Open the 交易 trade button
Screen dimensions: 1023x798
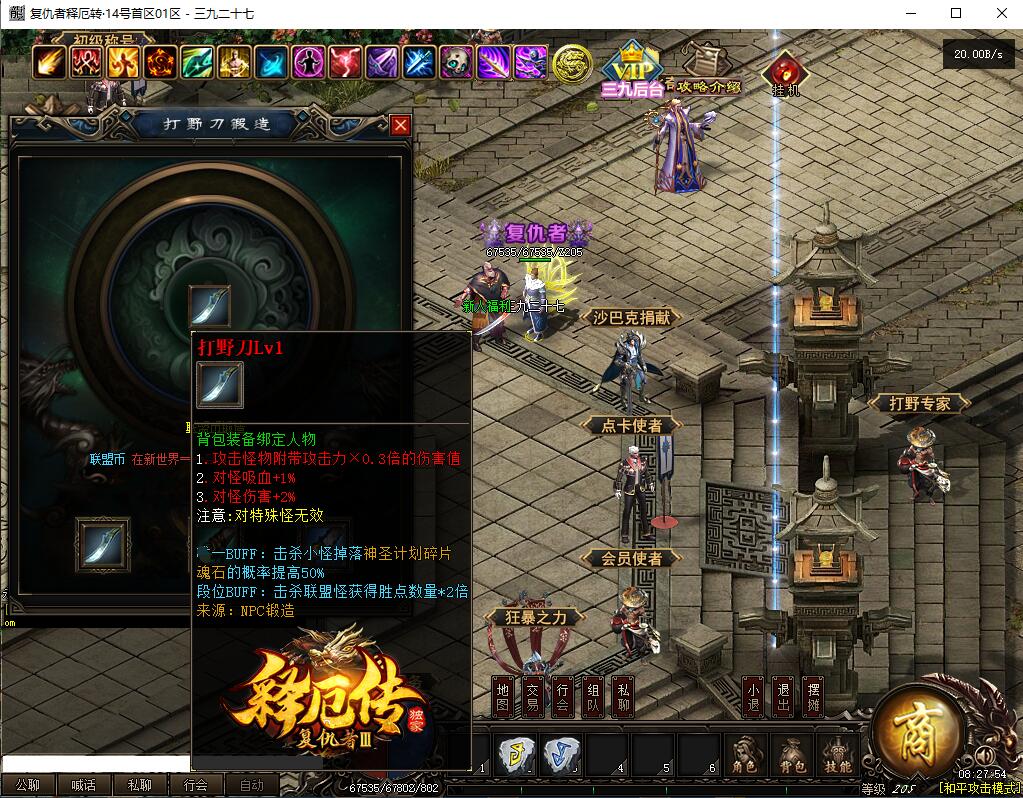pyautogui.click(x=533, y=696)
